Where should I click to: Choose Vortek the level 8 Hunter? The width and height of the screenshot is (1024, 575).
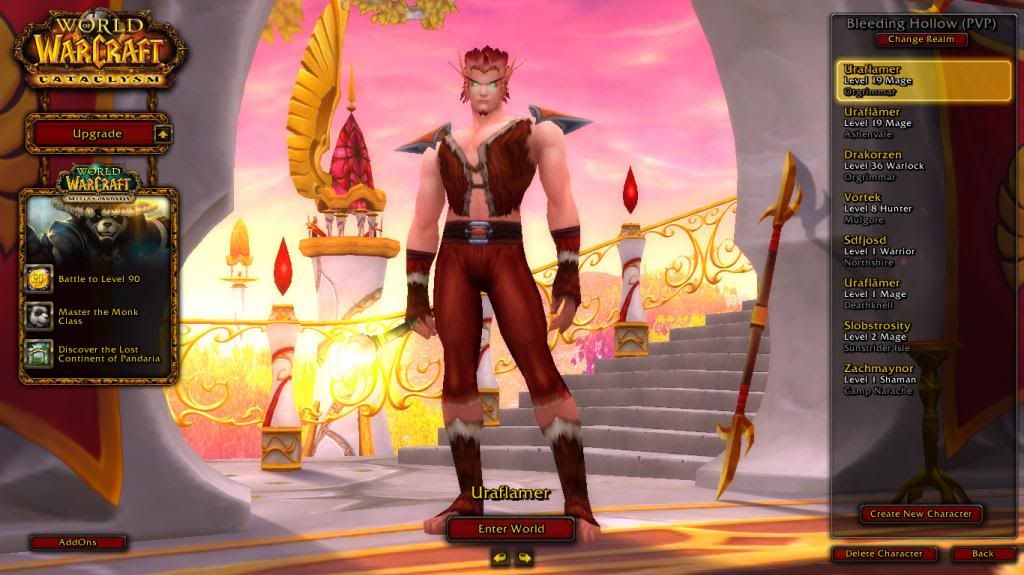tap(909, 208)
